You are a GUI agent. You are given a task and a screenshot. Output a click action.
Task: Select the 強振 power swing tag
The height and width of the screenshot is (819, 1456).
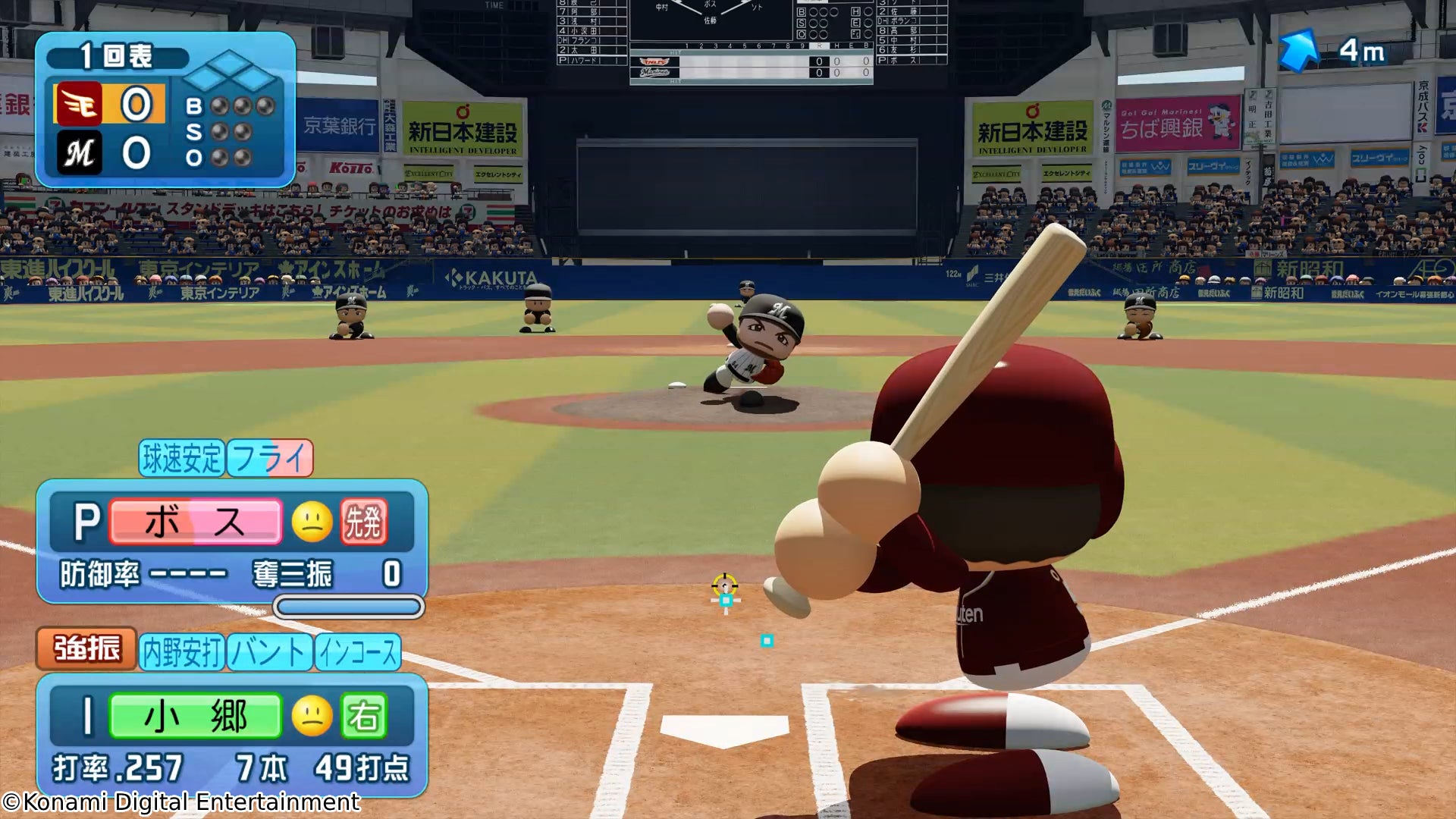coord(86,648)
